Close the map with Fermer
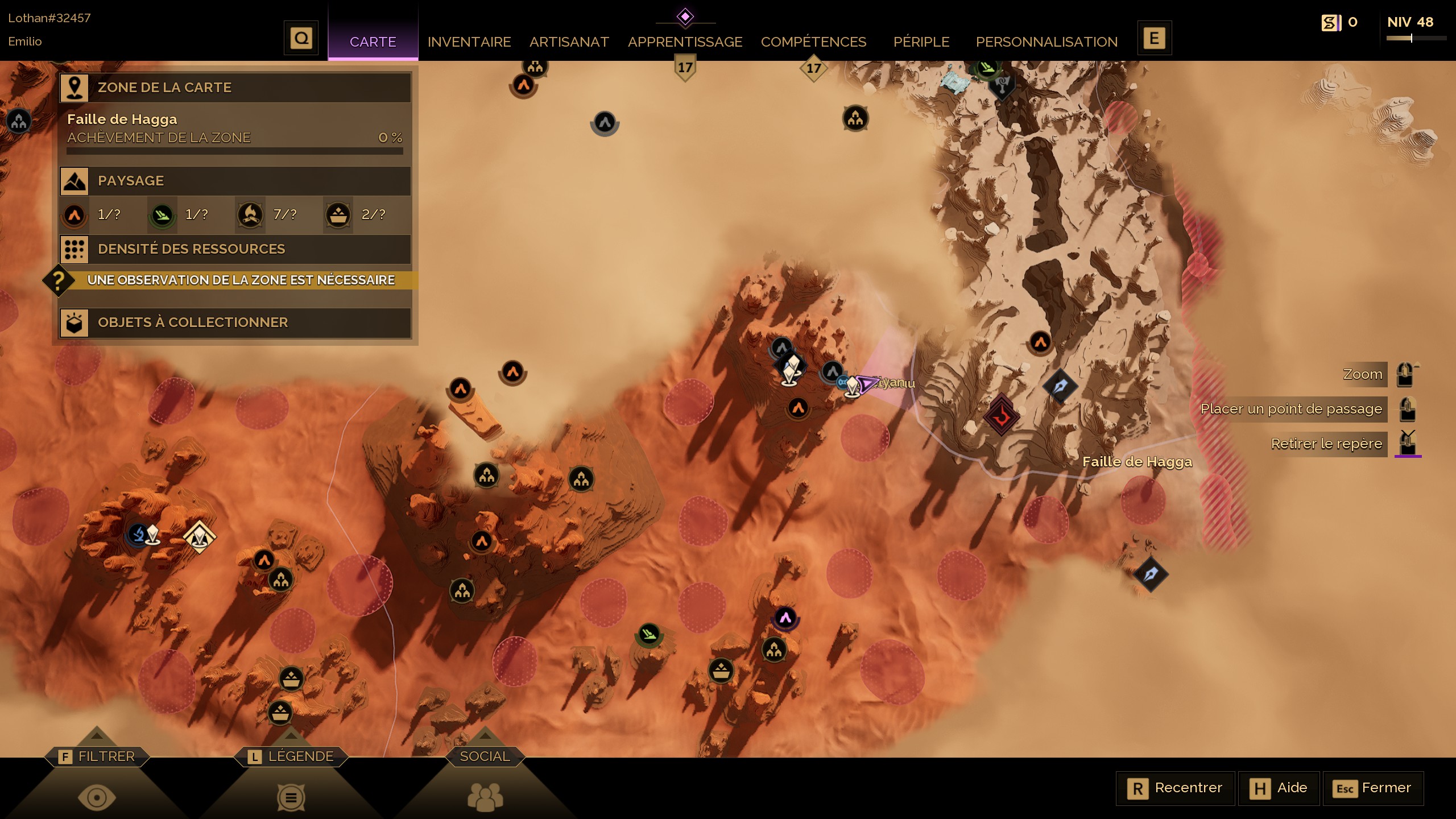1456x819 pixels. pos(1374,788)
